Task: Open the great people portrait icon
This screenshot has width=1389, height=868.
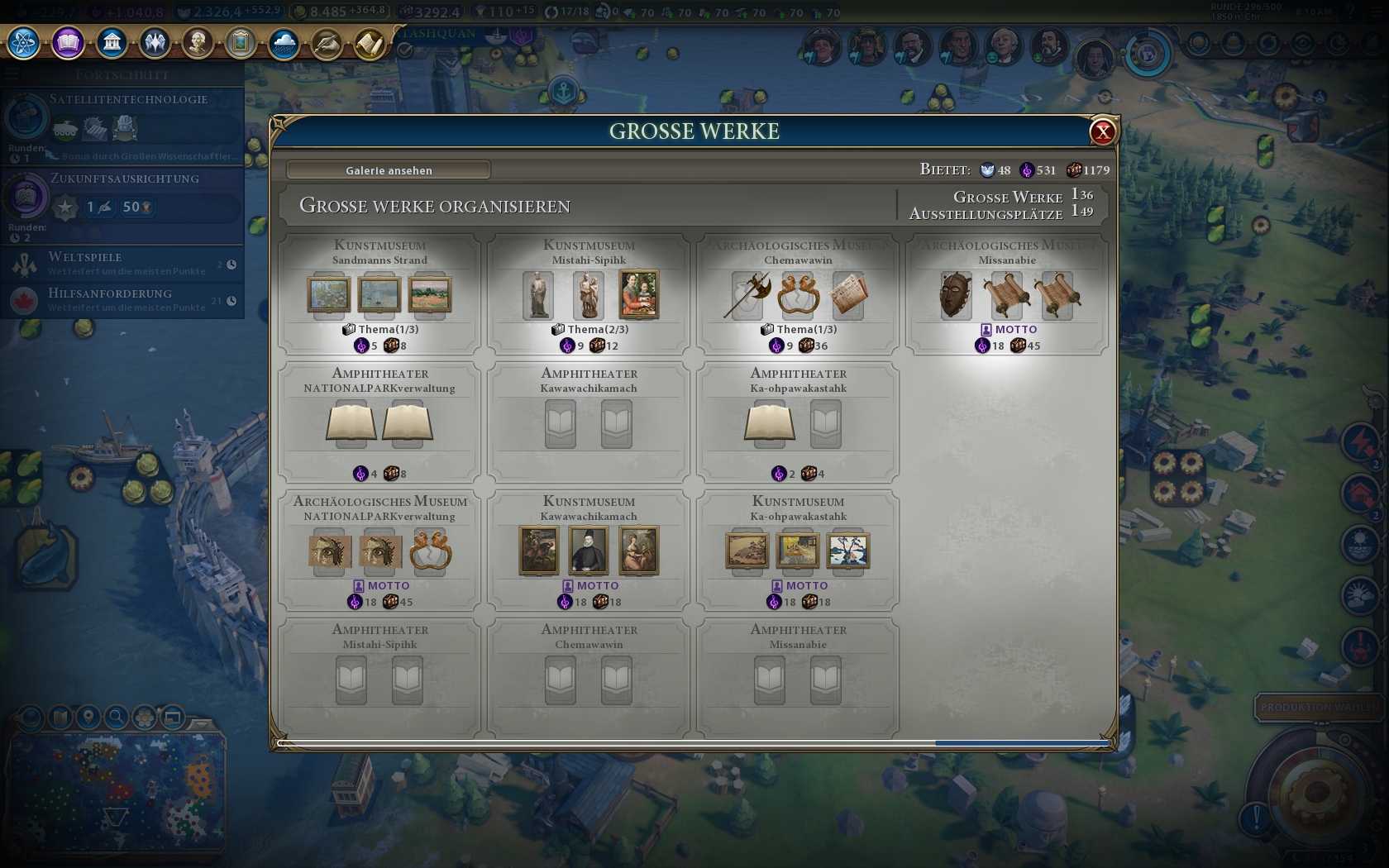Action: [x=198, y=42]
